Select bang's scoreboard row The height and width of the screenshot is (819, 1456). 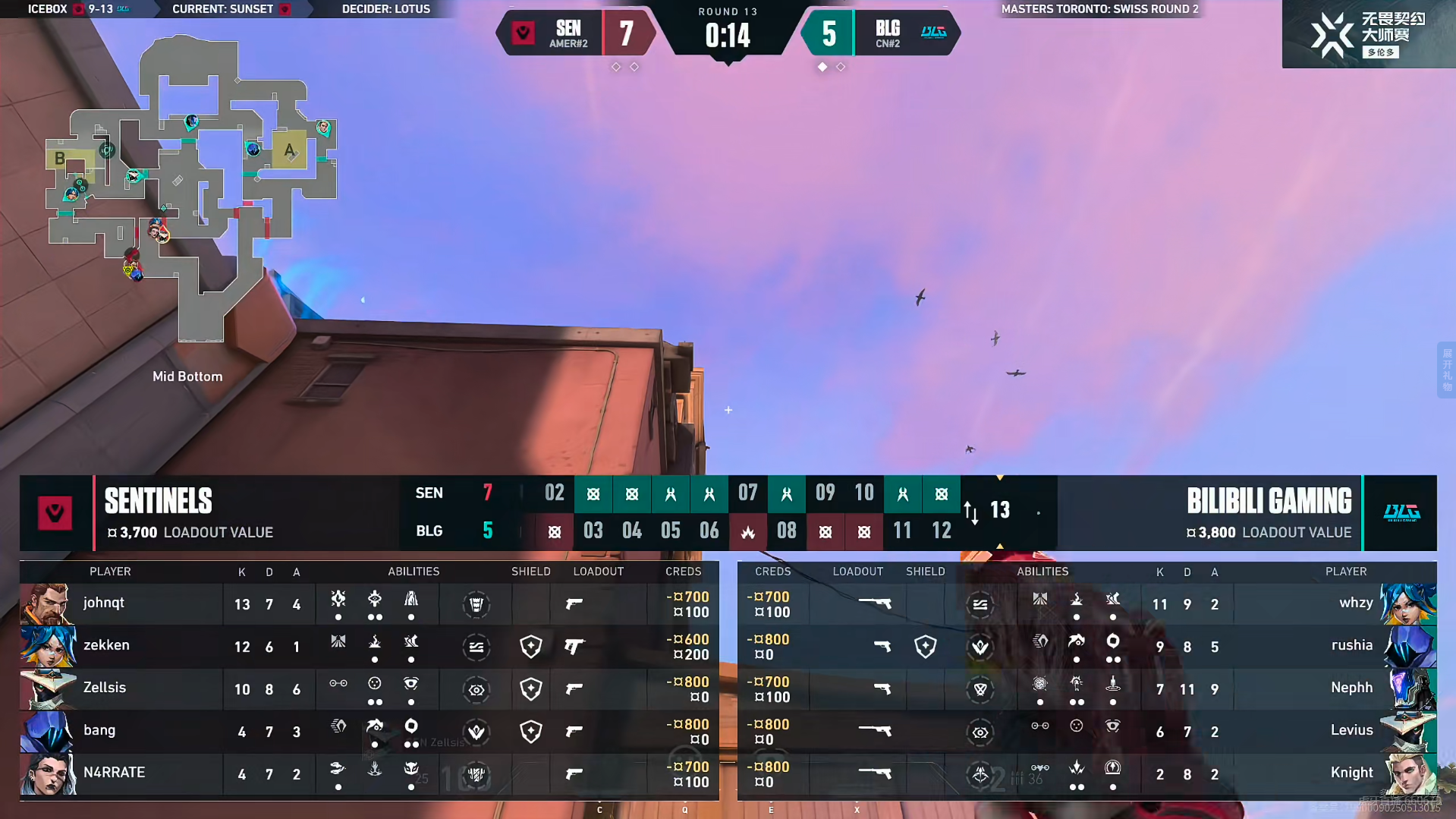(99, 731)
